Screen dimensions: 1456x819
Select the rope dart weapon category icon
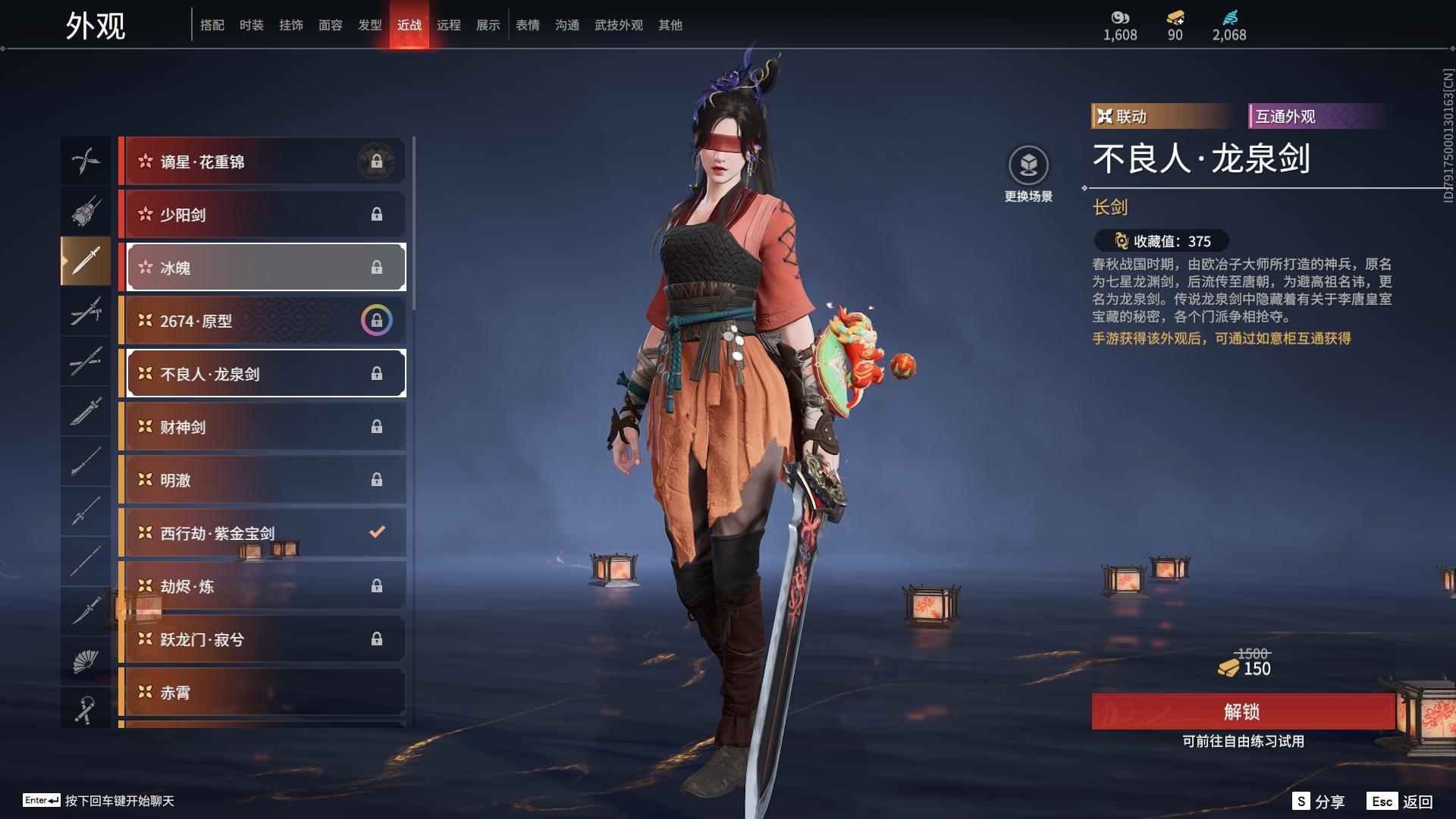pyautogui.click(x=86, y=709)
